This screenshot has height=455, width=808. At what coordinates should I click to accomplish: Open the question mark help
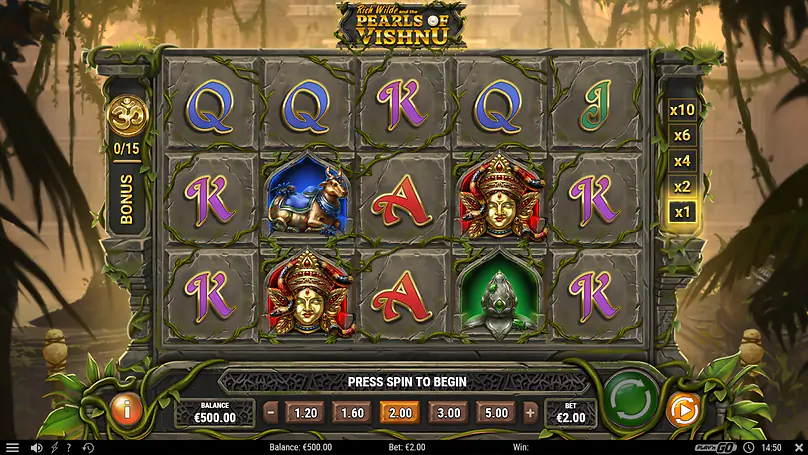[69, 448]
